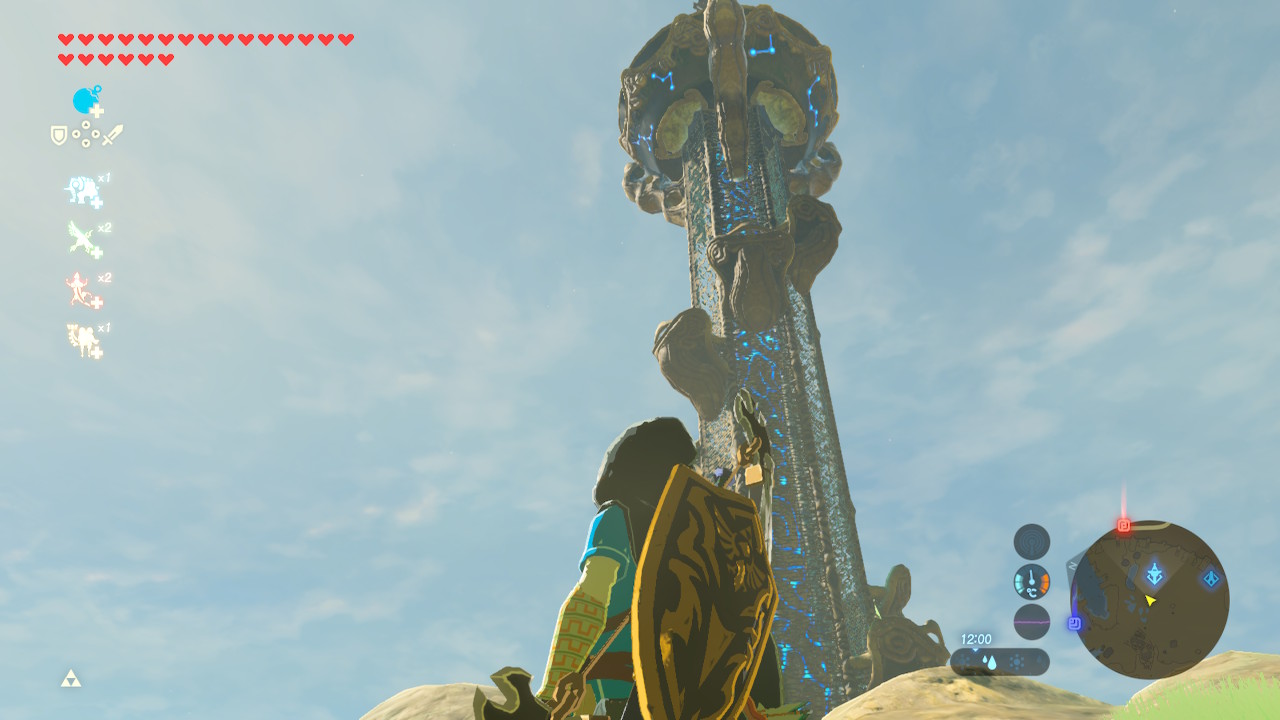Click the temperature gauge

click(1032, 582)
